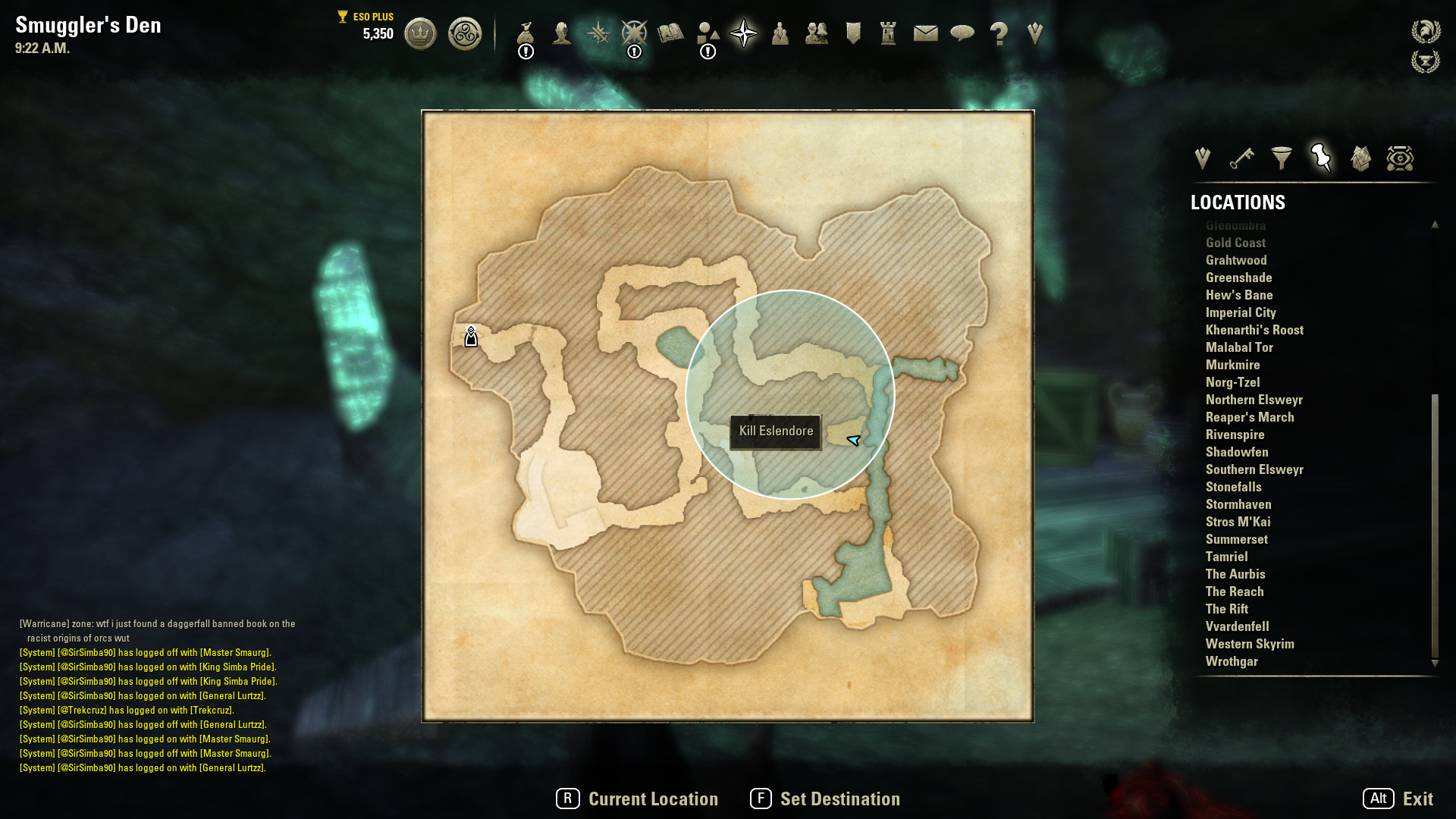Image resolution: width=1456 pixels, height=819 pixels.
Task: Open the mail envelope icon
Action: (x=925, y=33)
